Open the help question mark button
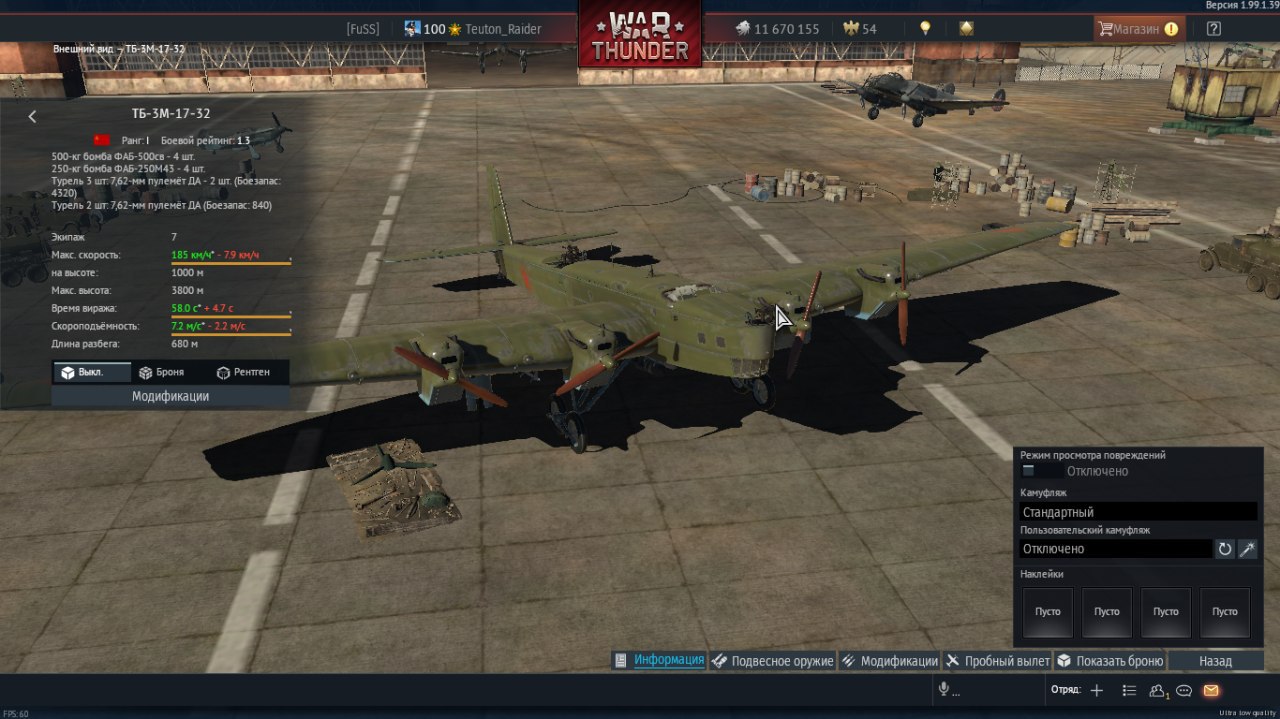1280x719 pixels. click(1214, 29)
